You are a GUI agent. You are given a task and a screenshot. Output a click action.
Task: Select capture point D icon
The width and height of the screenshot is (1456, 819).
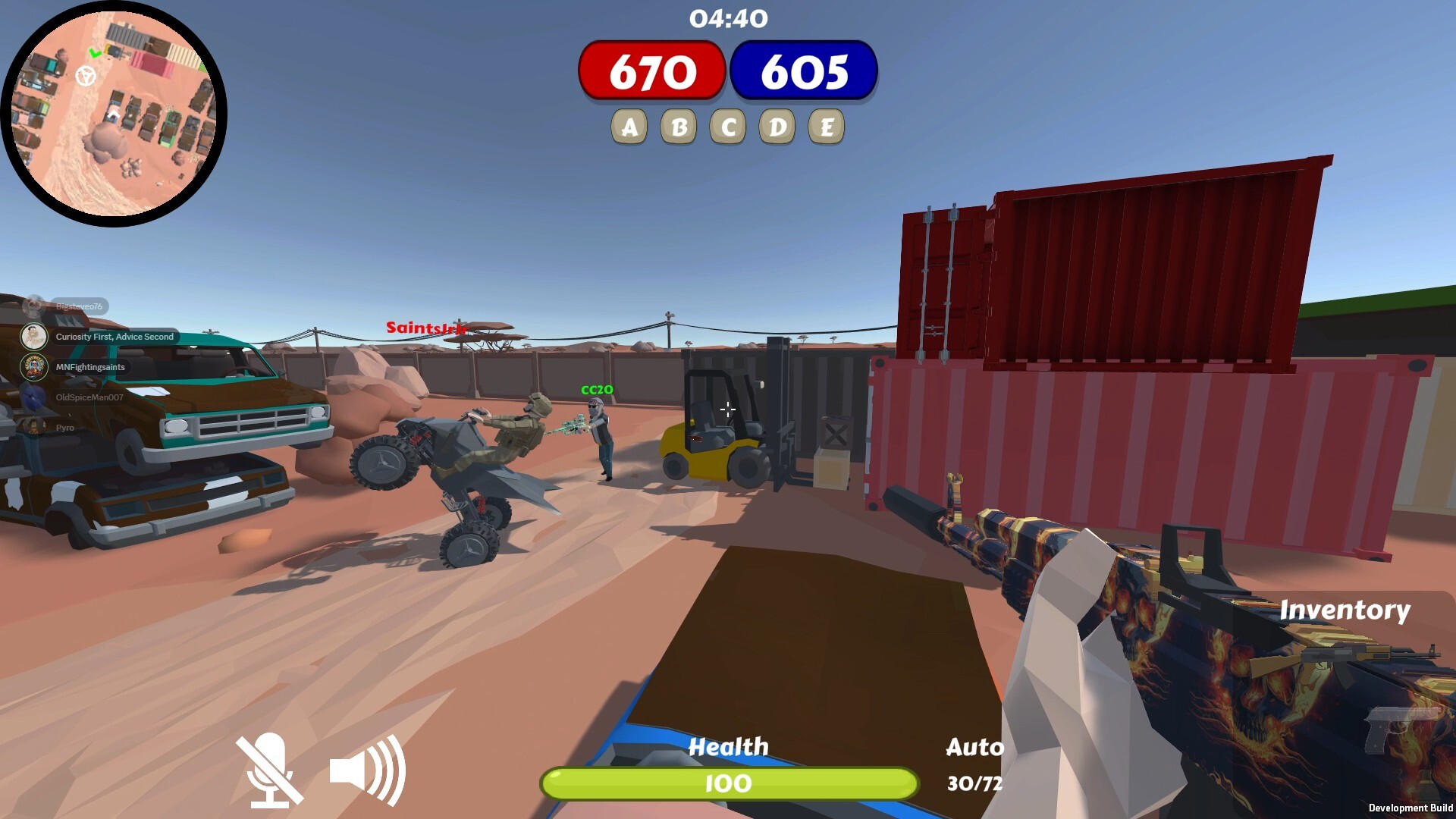click(x=778, y=127)
